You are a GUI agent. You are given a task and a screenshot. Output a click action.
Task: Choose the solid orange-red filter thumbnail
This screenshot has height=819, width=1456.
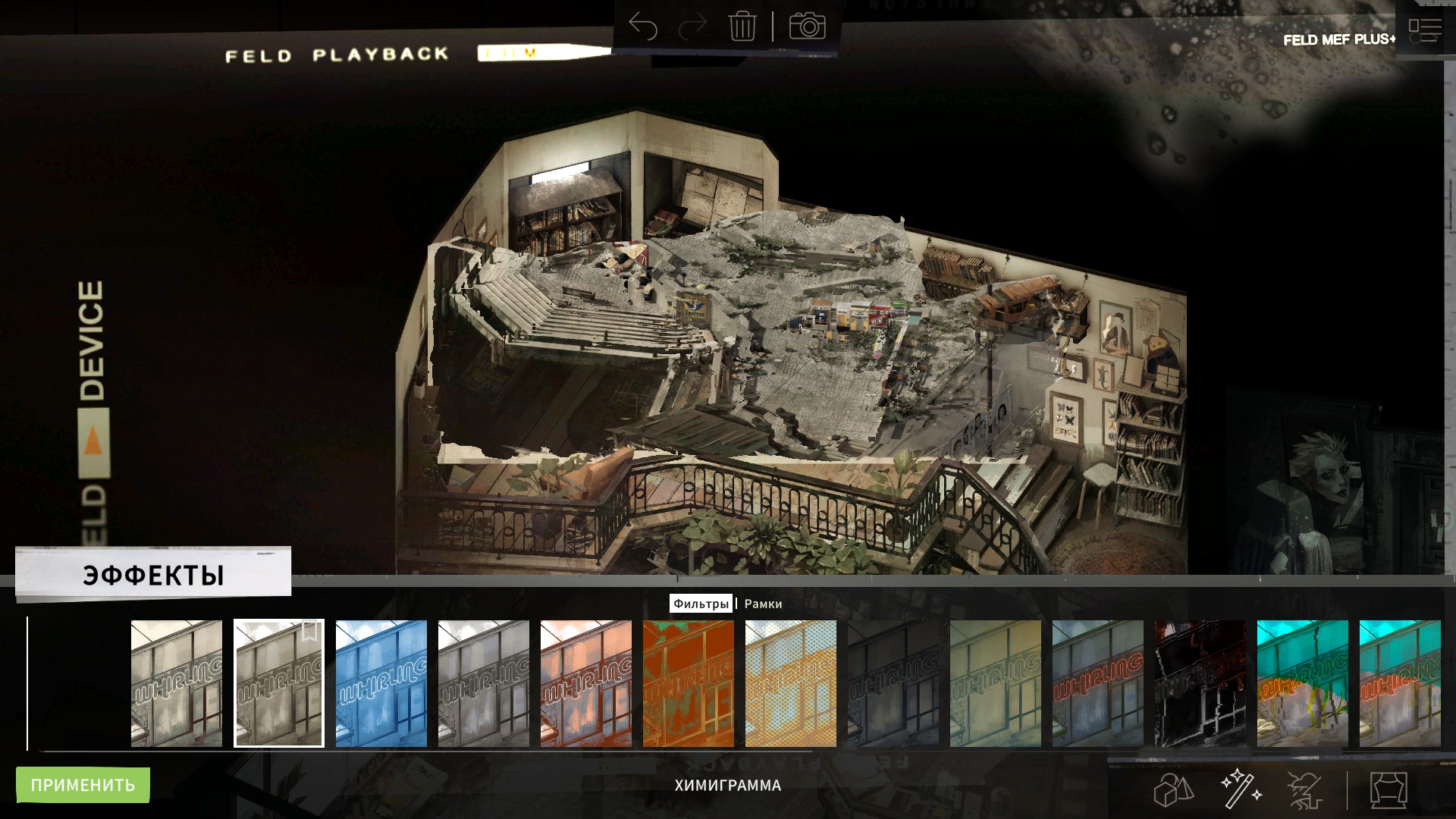point(689,683)
